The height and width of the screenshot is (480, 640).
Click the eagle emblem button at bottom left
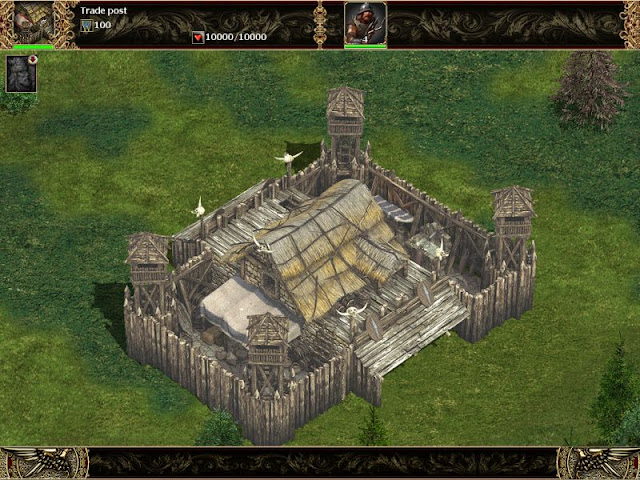coord(43,463)
